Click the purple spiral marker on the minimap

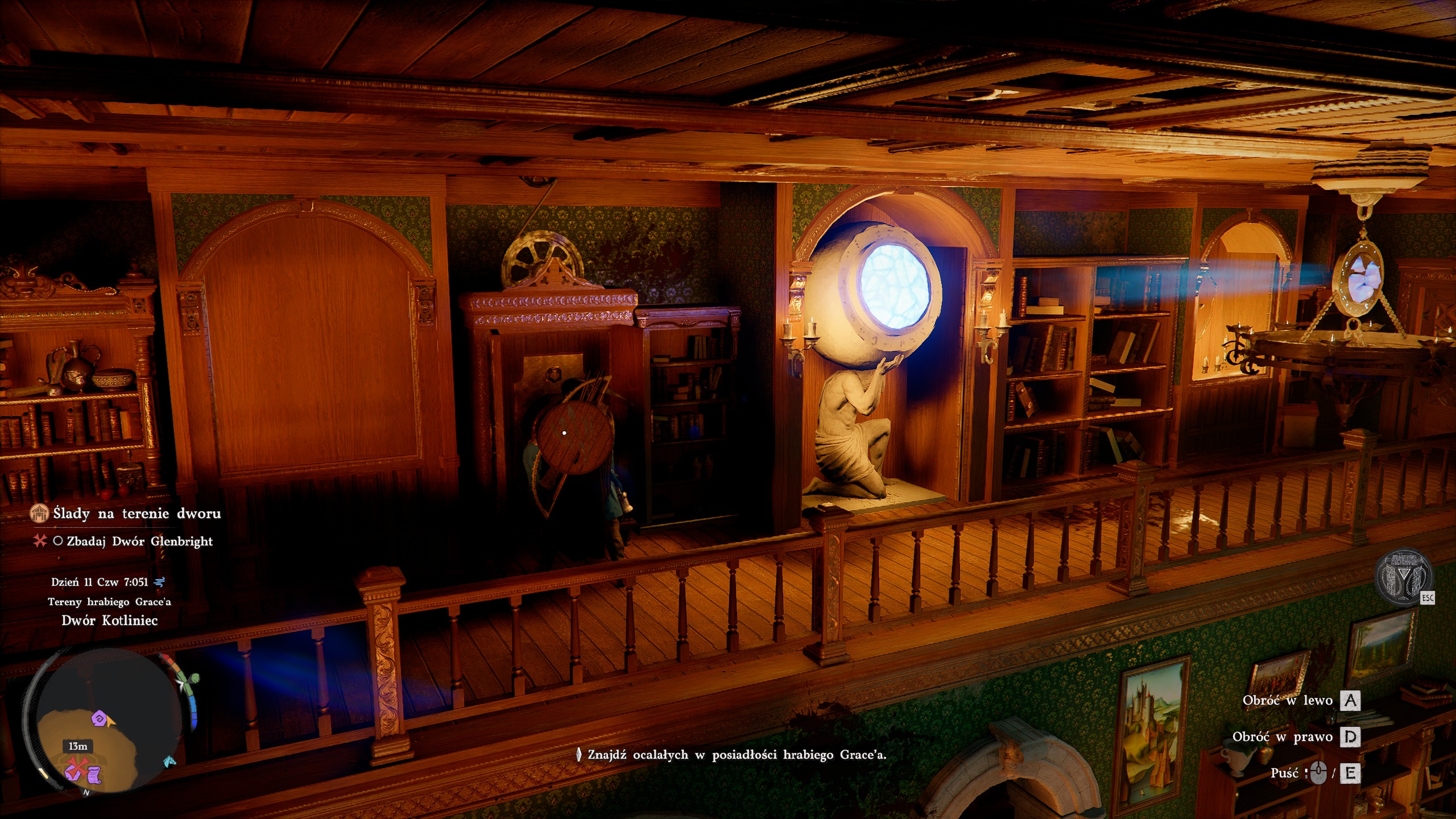click(x=100, y=718)
